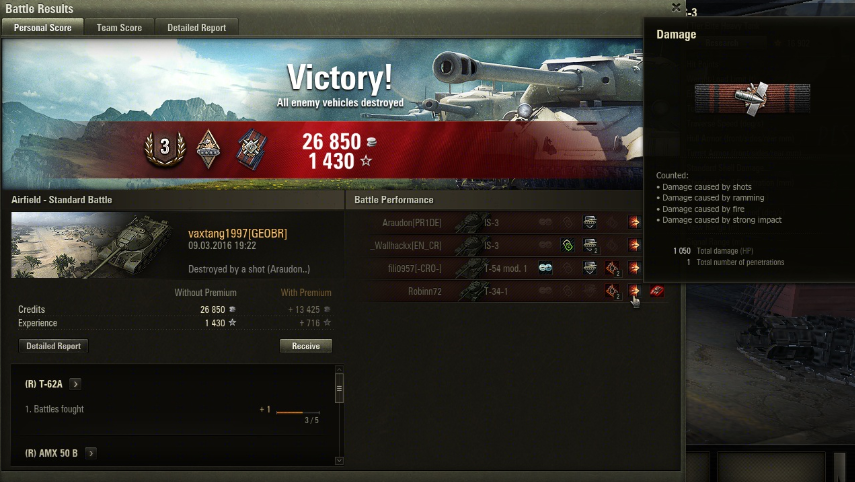The width and height of the screenshot is (855, 482).
Task: Expand the (R) T-62A mission arrow
Action: tap(76, 384)
